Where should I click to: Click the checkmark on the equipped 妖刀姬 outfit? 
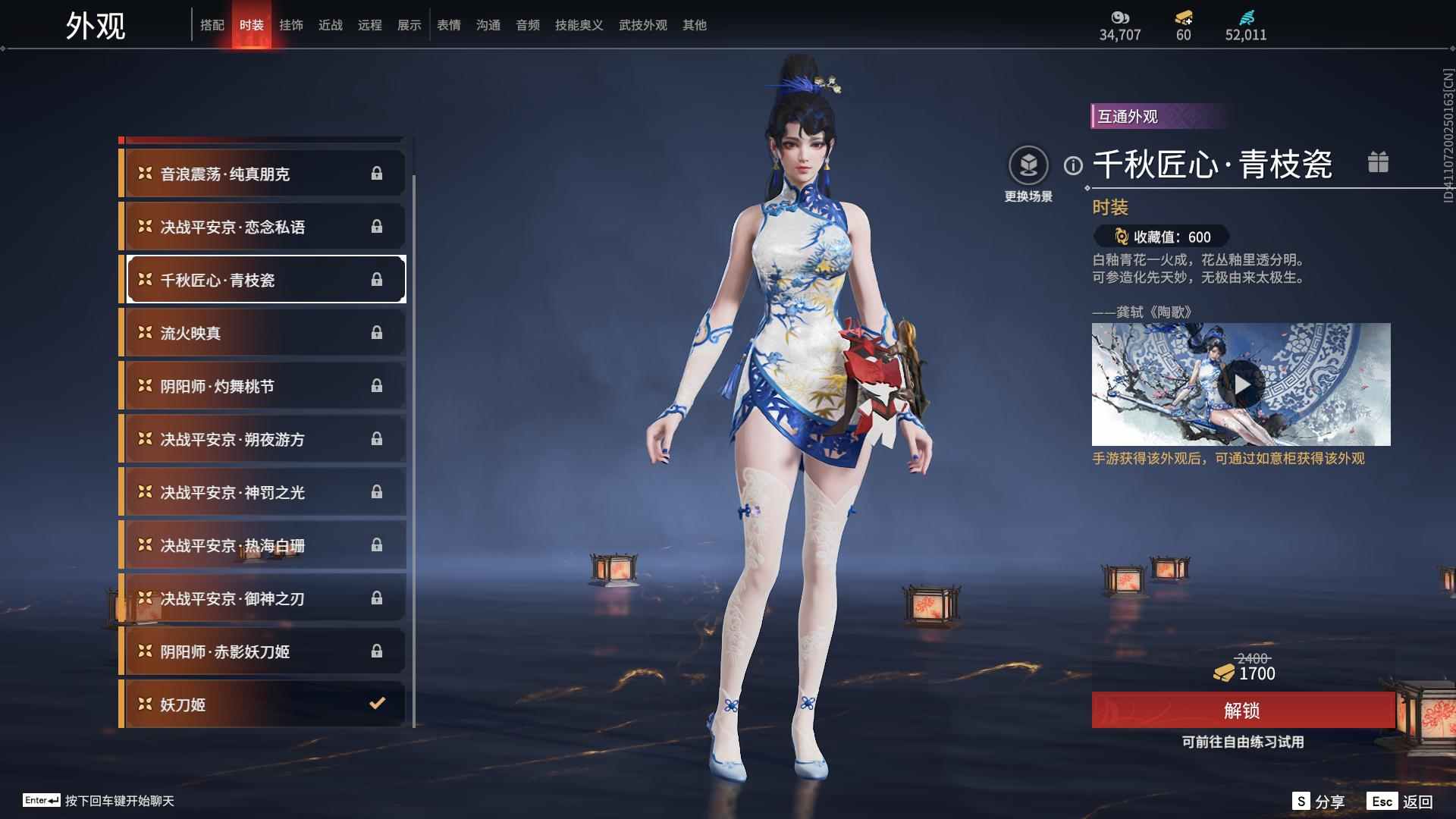coord(377,704)
